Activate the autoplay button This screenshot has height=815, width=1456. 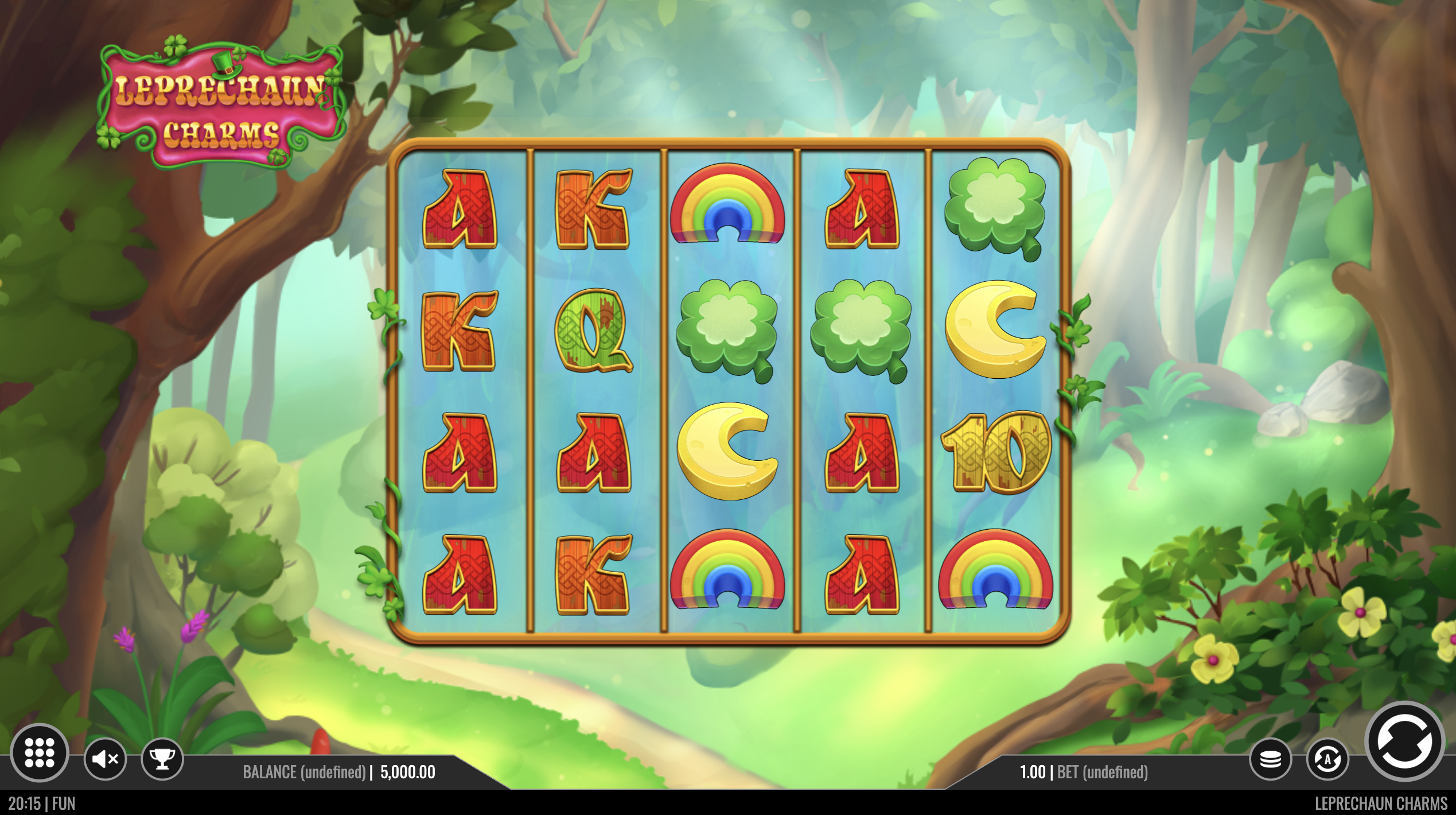point(1327,759)
